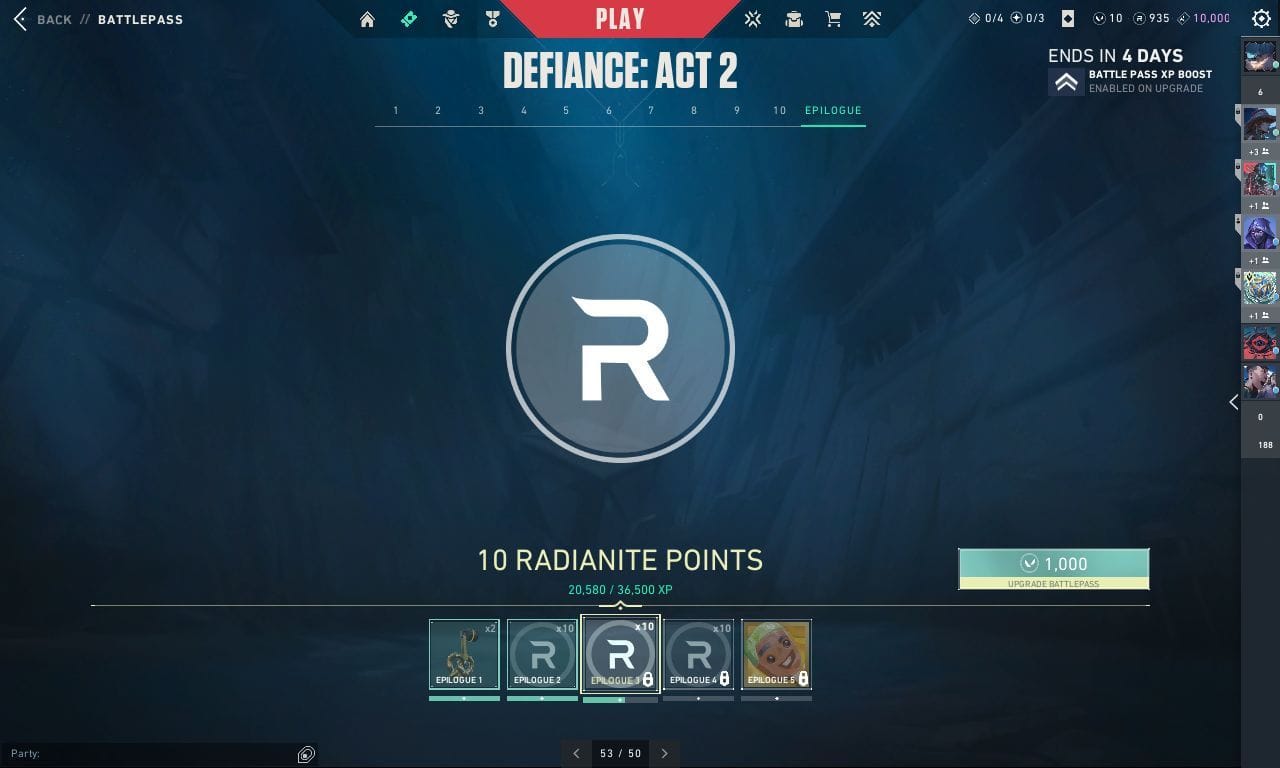Open the Collection backpack icon
Image resolution: width=1280 pixels, height=768 pixels.
click(x=793, y=18)
